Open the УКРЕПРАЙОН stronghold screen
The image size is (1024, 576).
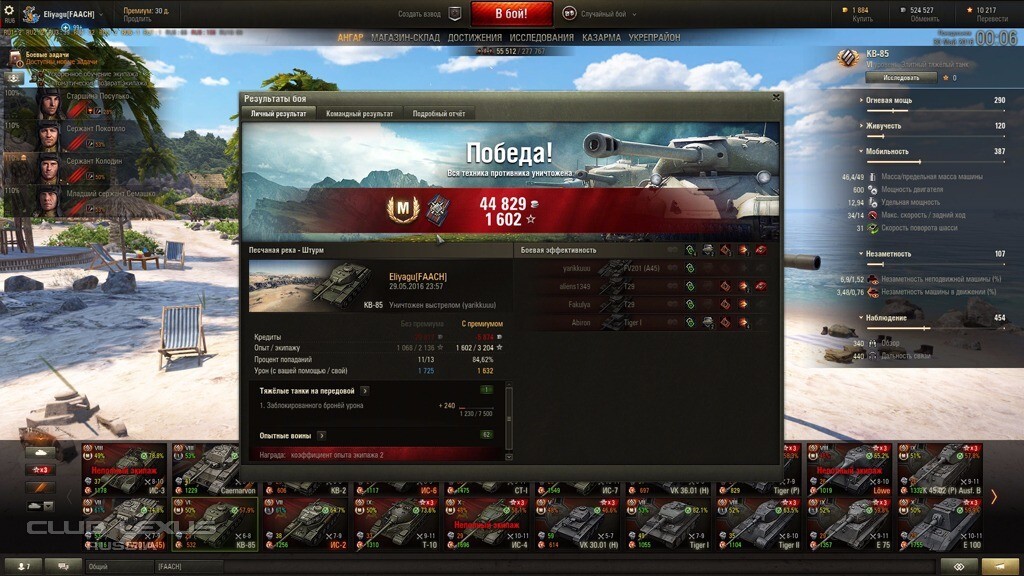tap(655, 37)
